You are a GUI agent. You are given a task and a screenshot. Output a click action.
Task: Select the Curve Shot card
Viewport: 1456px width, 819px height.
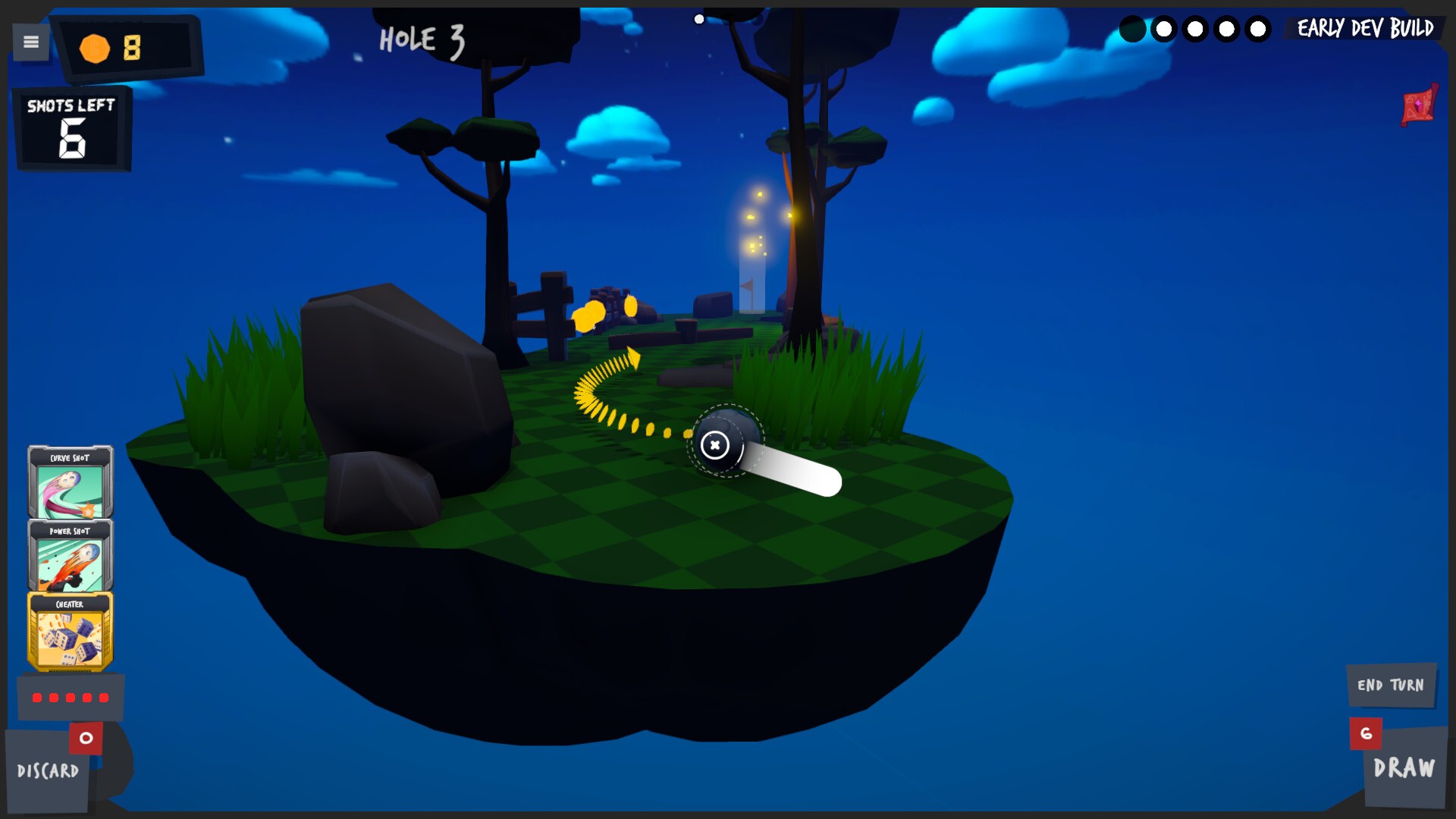coord(70,482)
